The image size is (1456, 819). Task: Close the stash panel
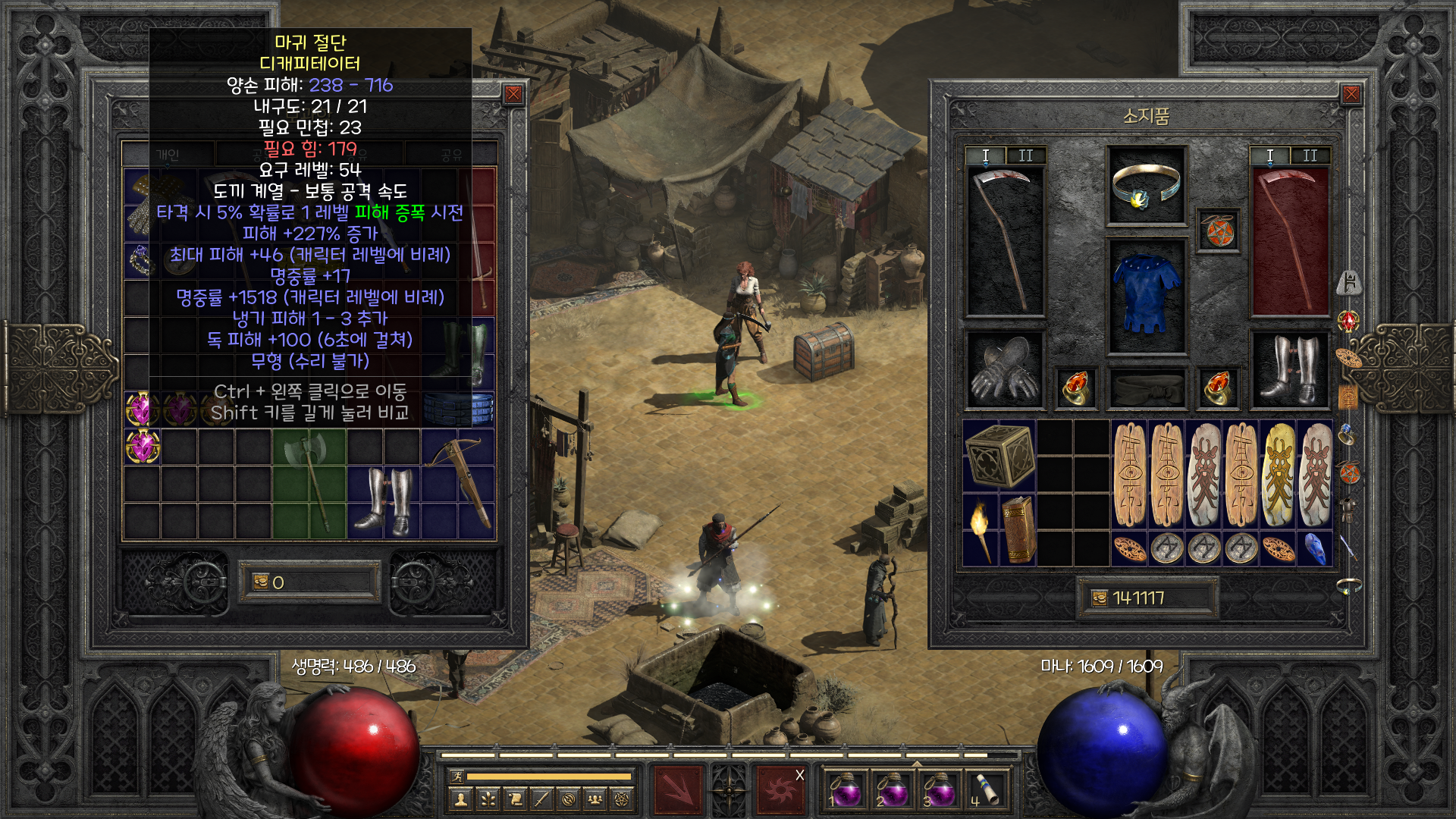[x=513, y=94]
